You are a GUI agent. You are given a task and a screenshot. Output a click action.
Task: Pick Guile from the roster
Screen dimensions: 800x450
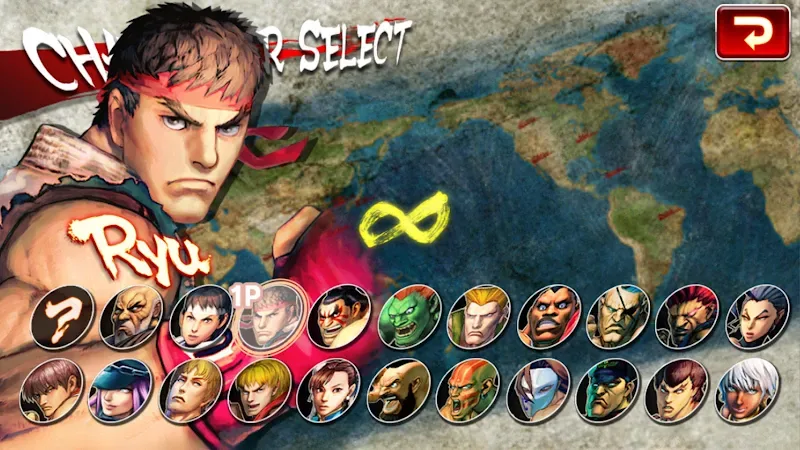[x=477, y=316]
